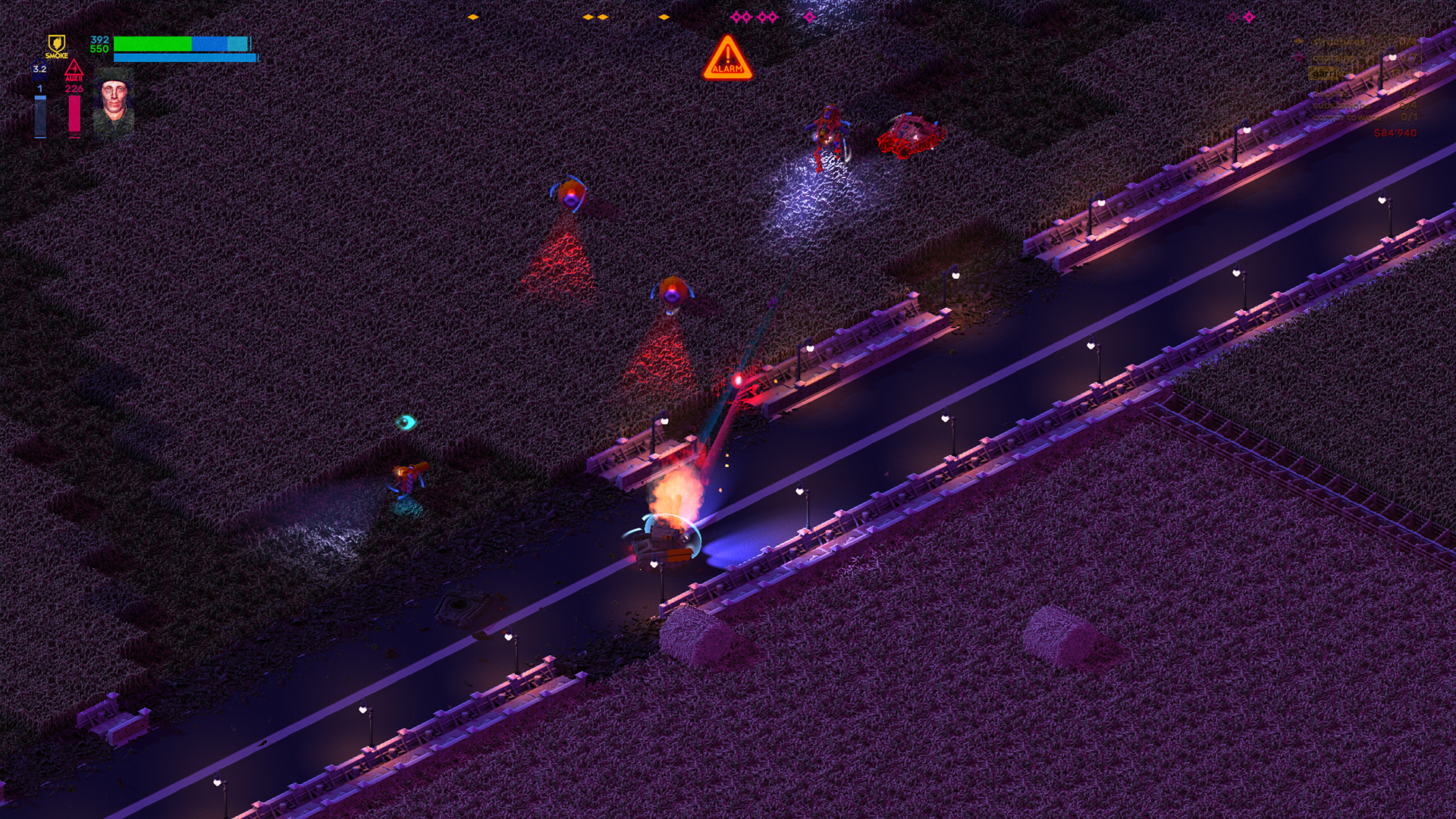The width and height of the screenshot is (1456, 819).
Task: Click the structures objective diamond icon
Action: [1298, 42]
